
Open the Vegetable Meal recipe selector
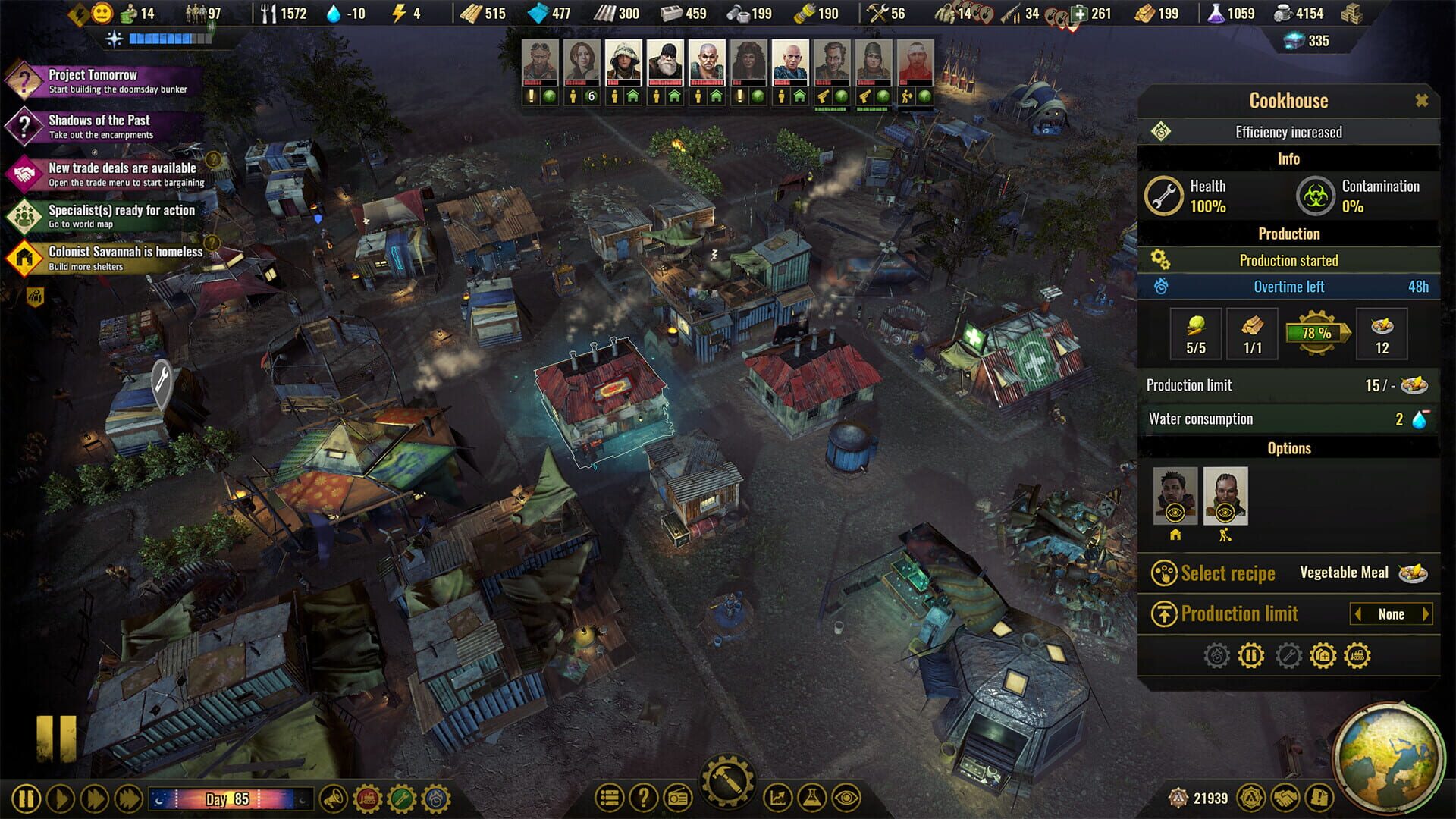1346,573
